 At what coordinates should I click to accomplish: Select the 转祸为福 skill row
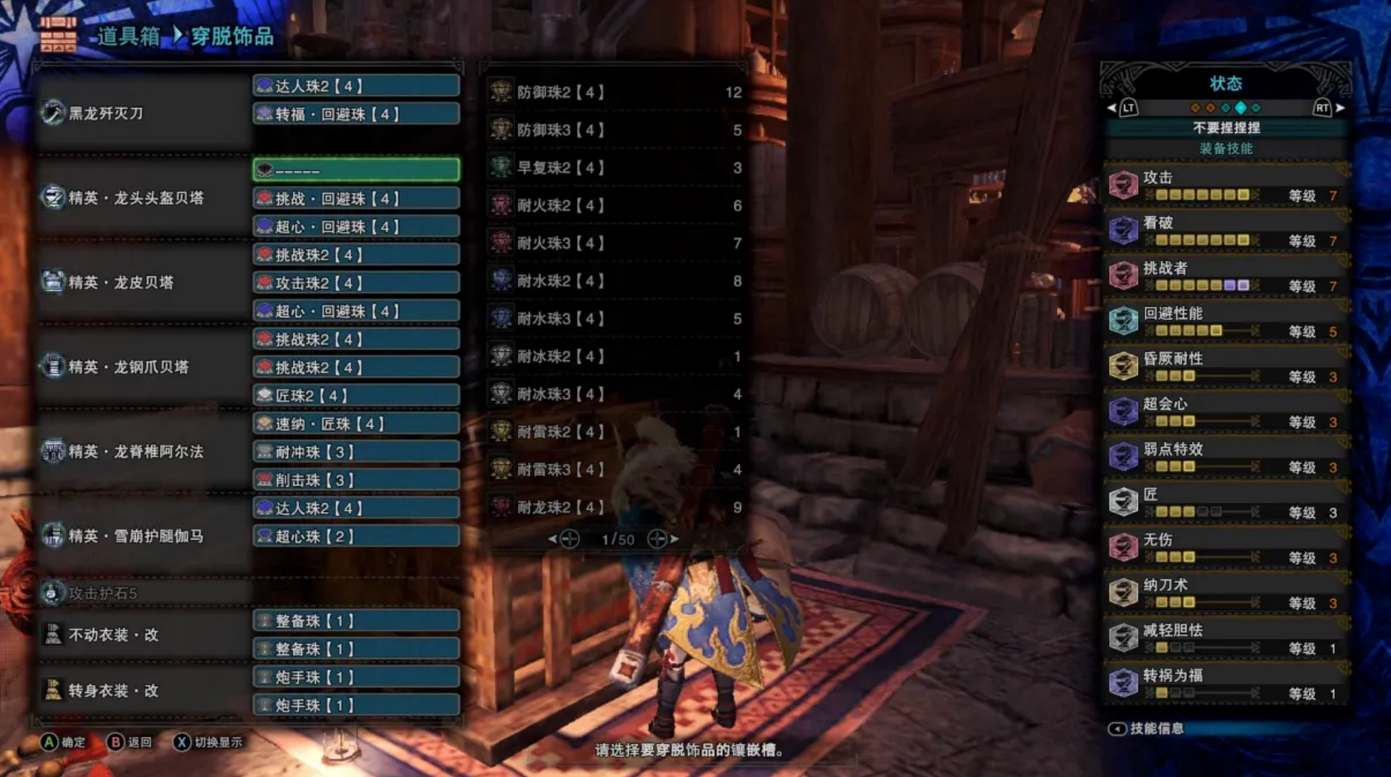click(1226, 684)
